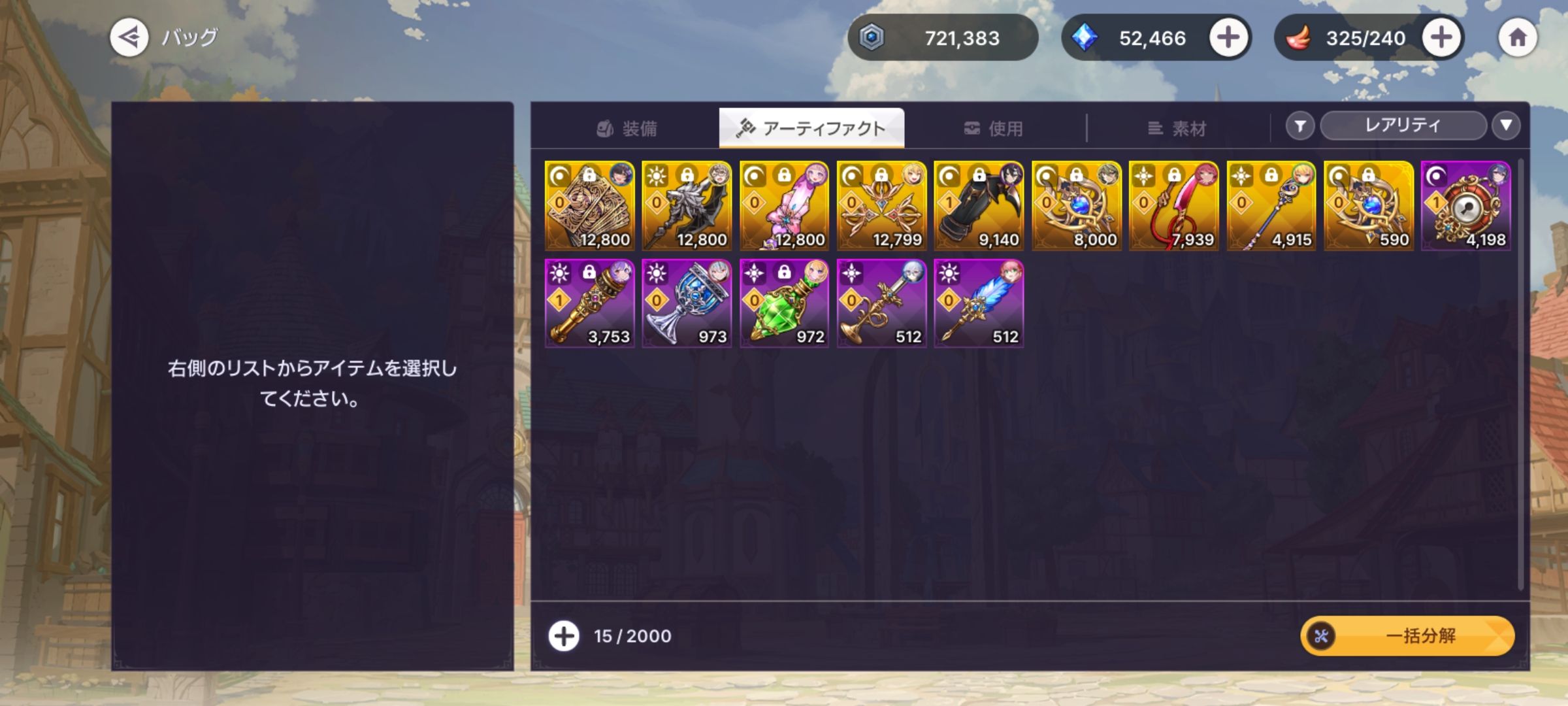Switch to the 使用 tab

coord(994,128)
